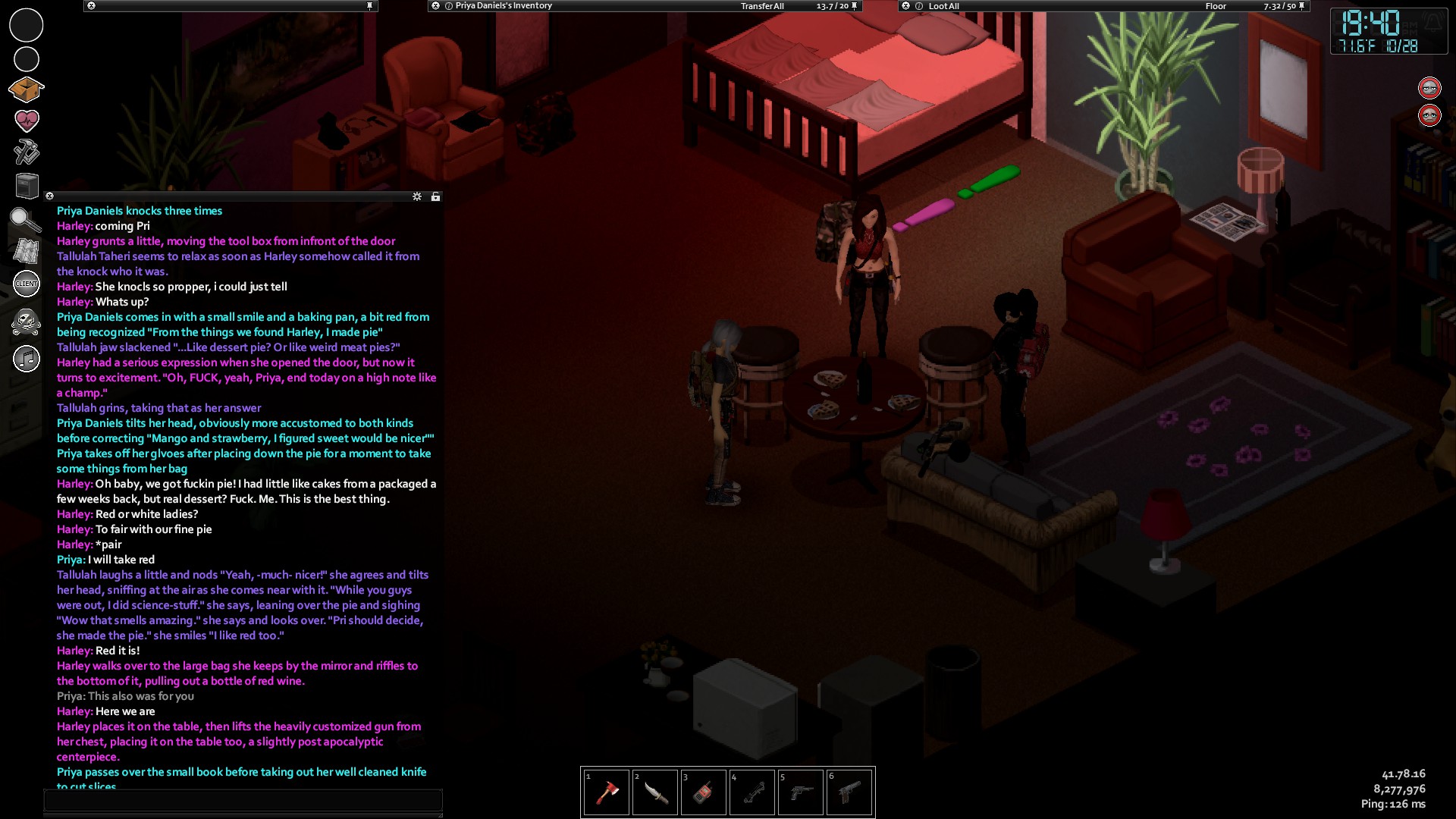Click the chat text entry box
This screenshot has height=819, width=1456.
(x=243, y=800)
